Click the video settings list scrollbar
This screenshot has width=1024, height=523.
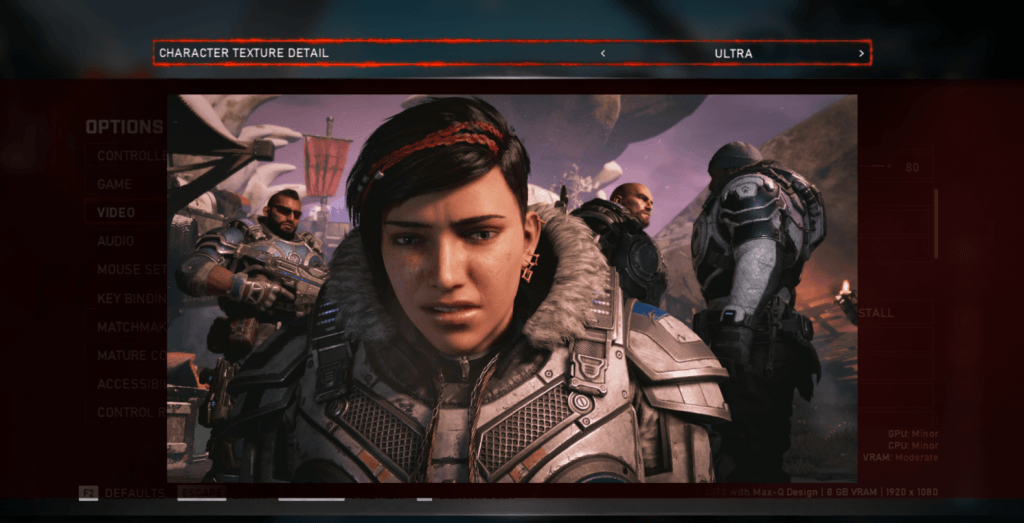[x=936, y=222]
